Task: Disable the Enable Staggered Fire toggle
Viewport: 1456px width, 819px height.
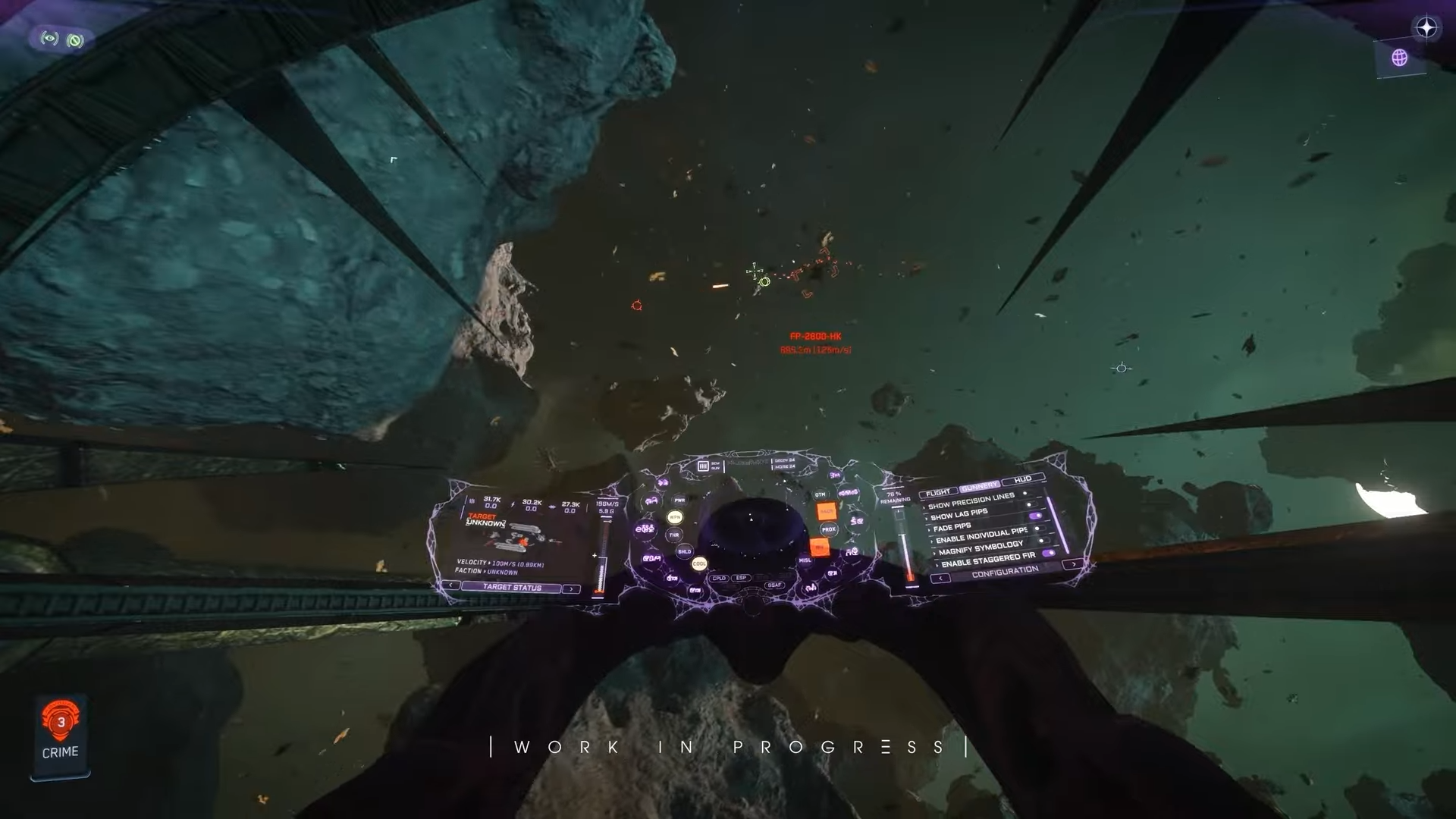Action: pyautogui.click(x=1049, y=554)
